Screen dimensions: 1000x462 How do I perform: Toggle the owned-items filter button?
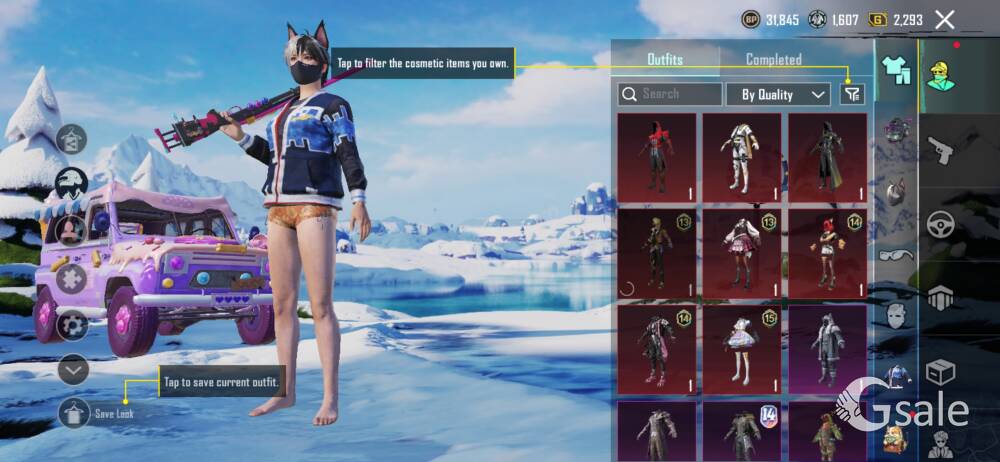[851, 94]
